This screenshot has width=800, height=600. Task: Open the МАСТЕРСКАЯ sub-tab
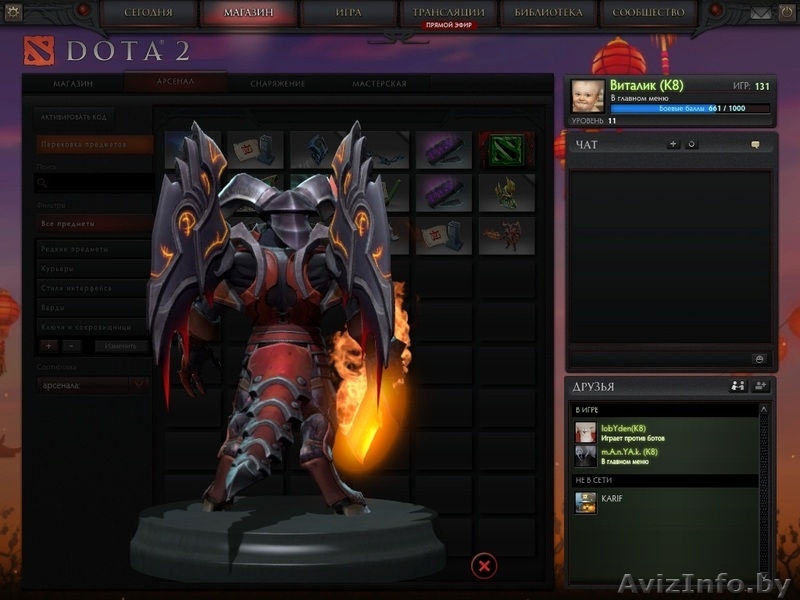coord(379,84)
